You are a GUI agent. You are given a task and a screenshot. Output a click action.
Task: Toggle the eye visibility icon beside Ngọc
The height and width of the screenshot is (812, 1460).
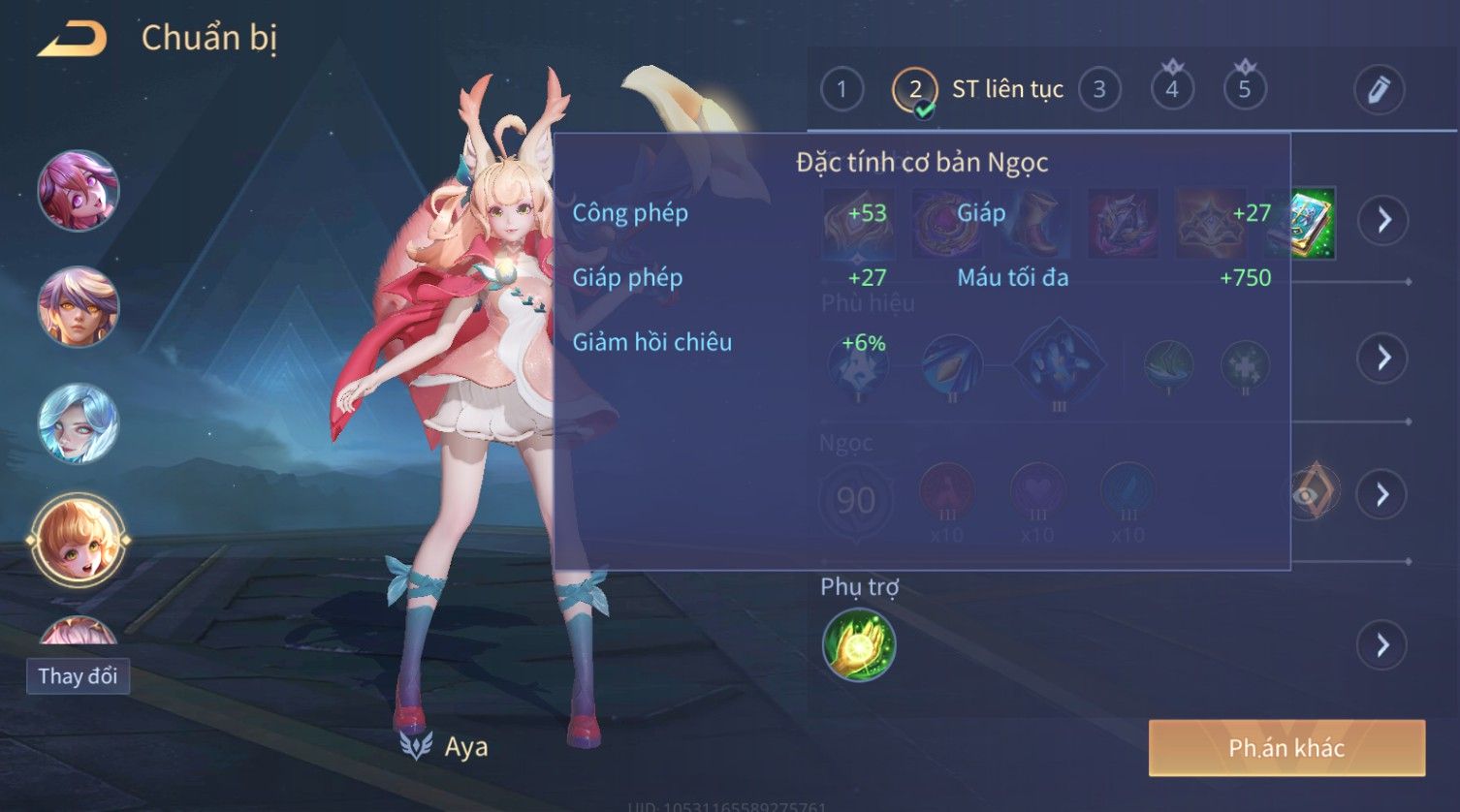click(x=1312, y=493)
